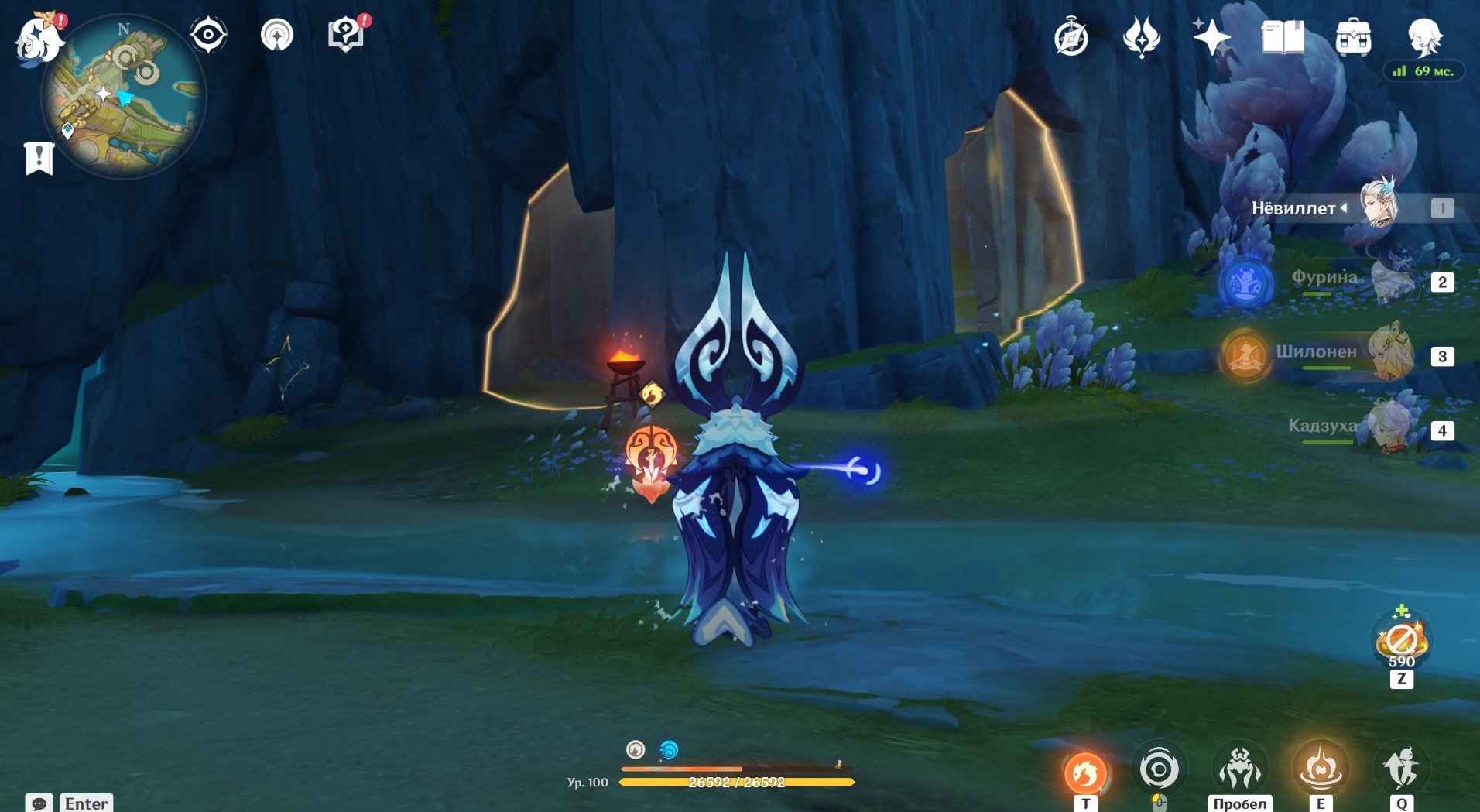The height and width of the screenshot is (812, 1480).
Task: Open the character profile head icon
Action: point(1424,37)
